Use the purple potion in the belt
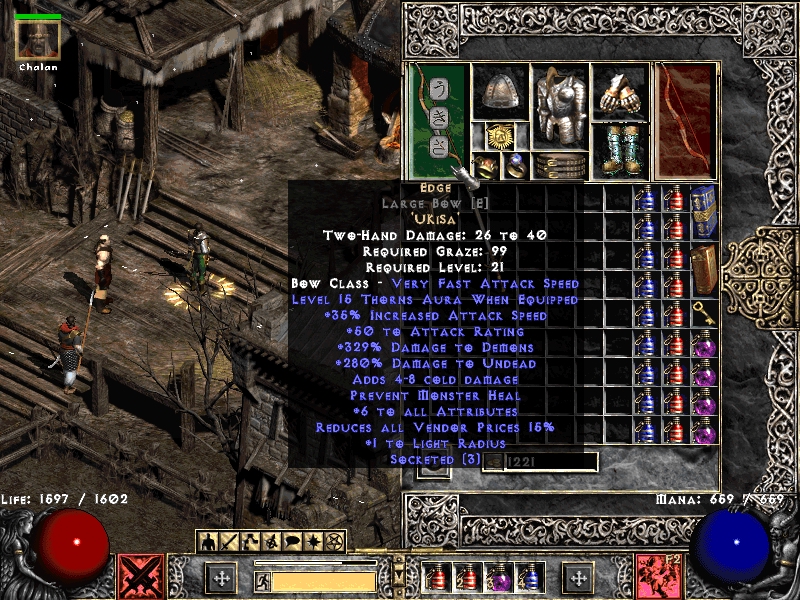The height and width of the screenshot is (600, 800). click(x=496, y=578)
